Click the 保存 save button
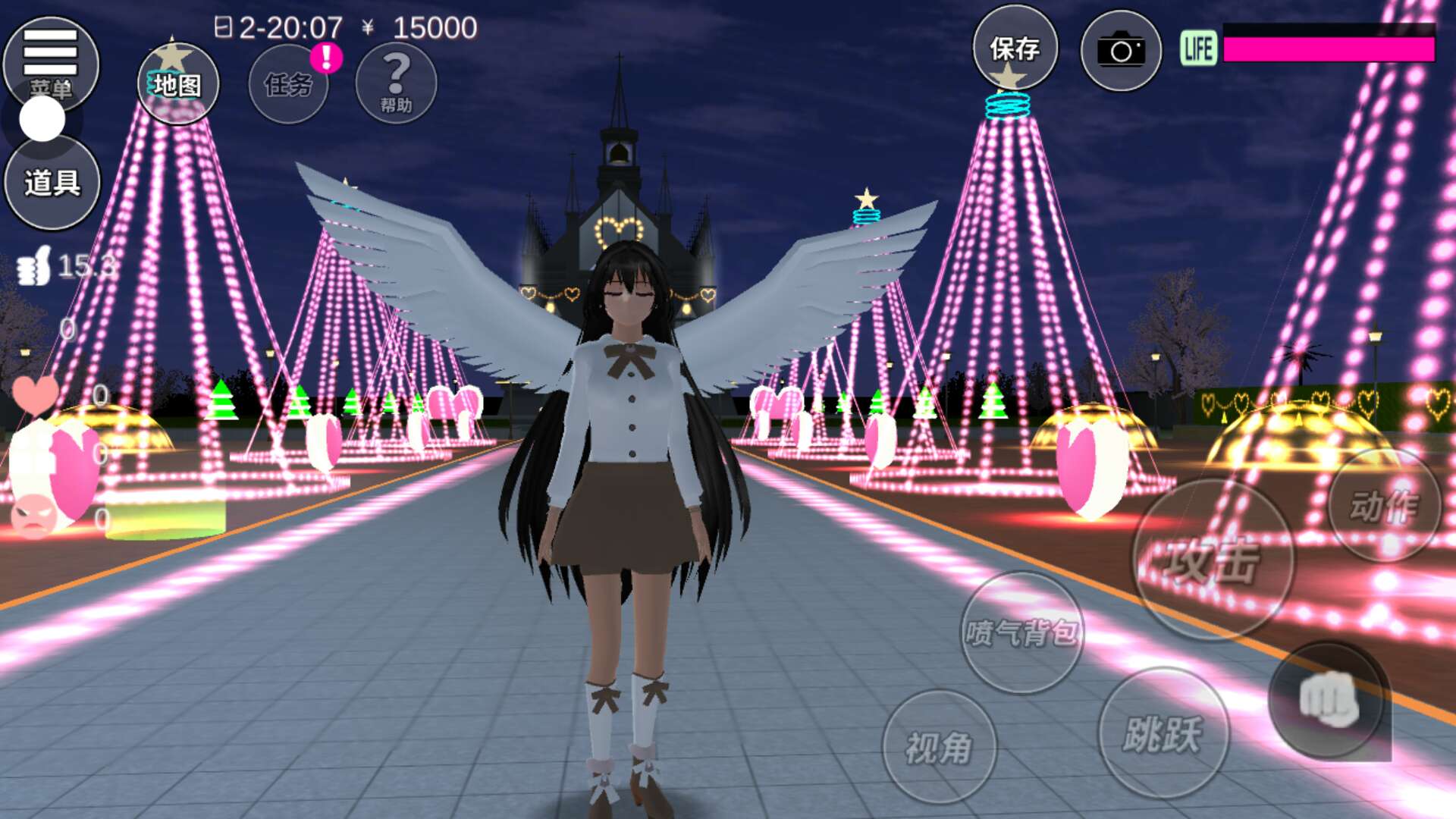 [x=1015, y=49]
